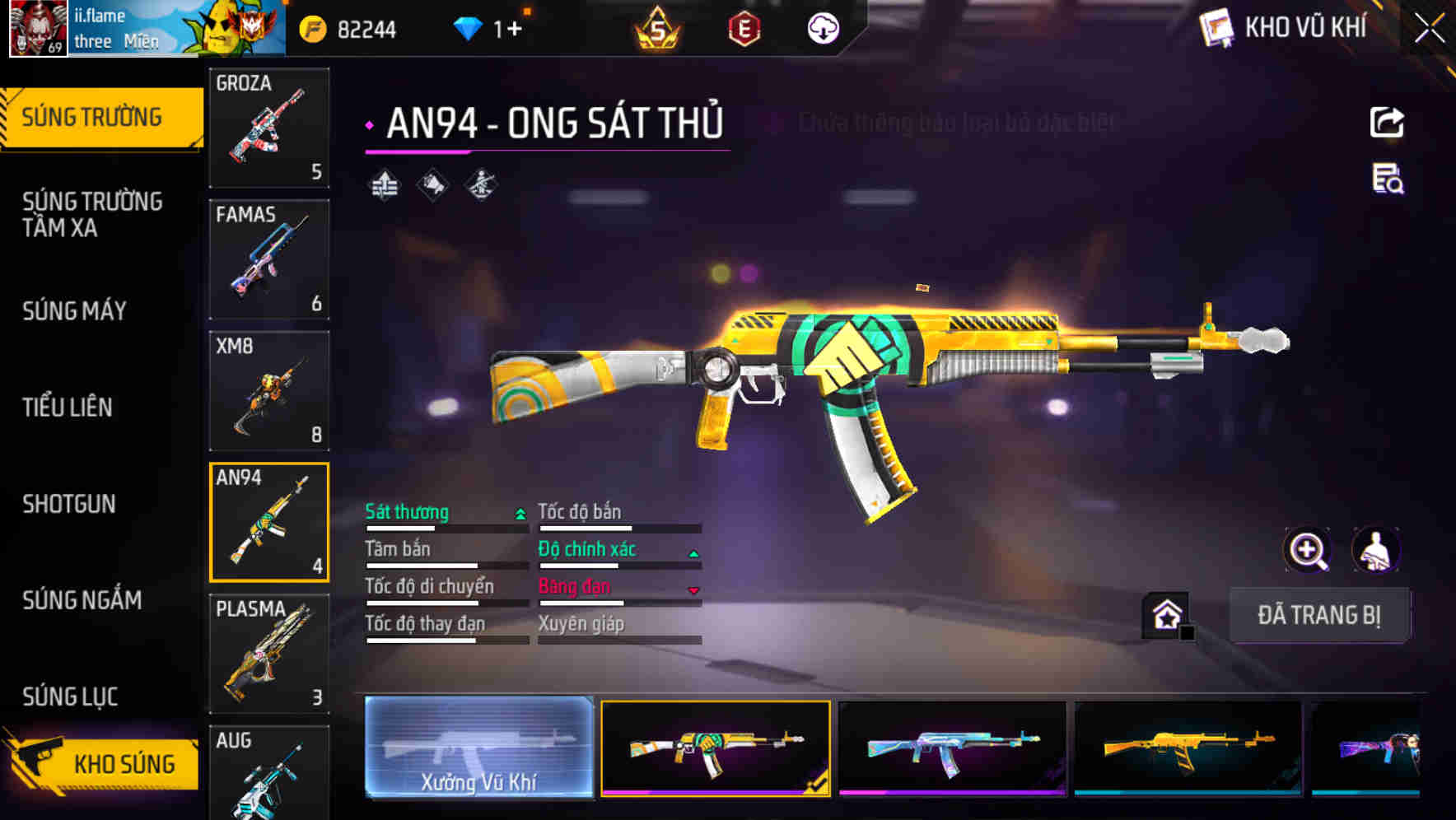The height and width of the screenshot is (820, 1456).
Task: Open the Xưởng Vũ Khí workshop
Action: tap(478, 748)
